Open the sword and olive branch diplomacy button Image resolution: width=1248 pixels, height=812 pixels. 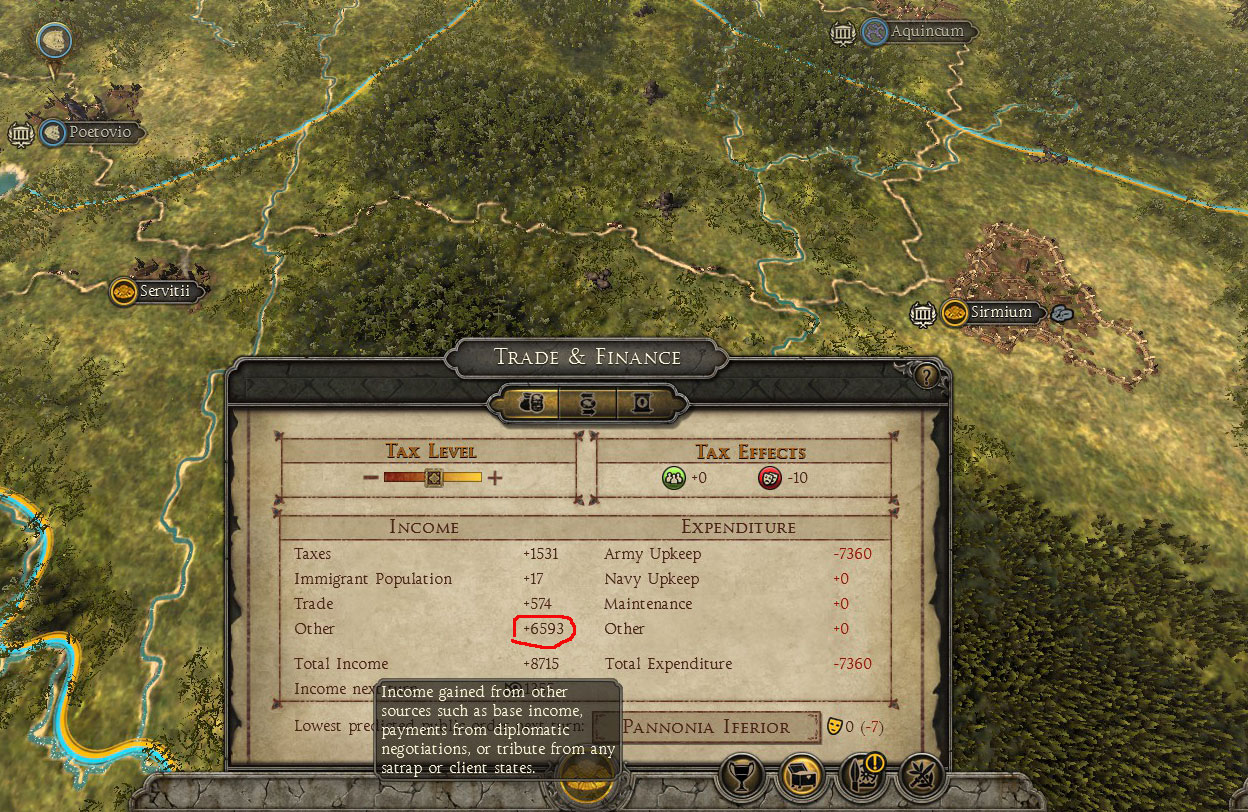click(919, 775)
